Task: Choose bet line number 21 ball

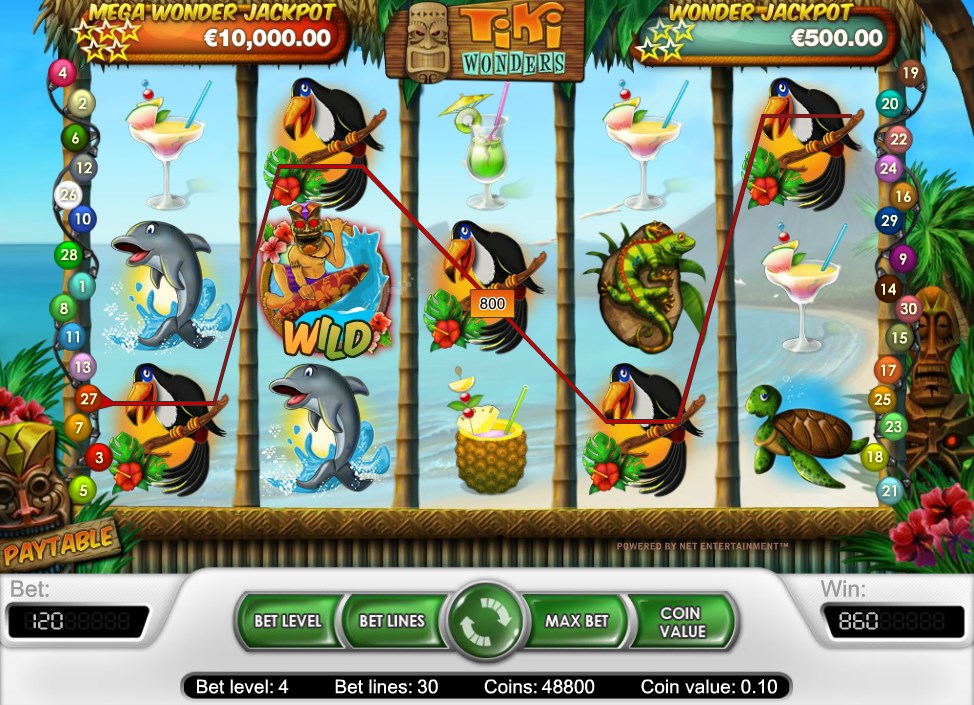Action: tap(890, 490)
